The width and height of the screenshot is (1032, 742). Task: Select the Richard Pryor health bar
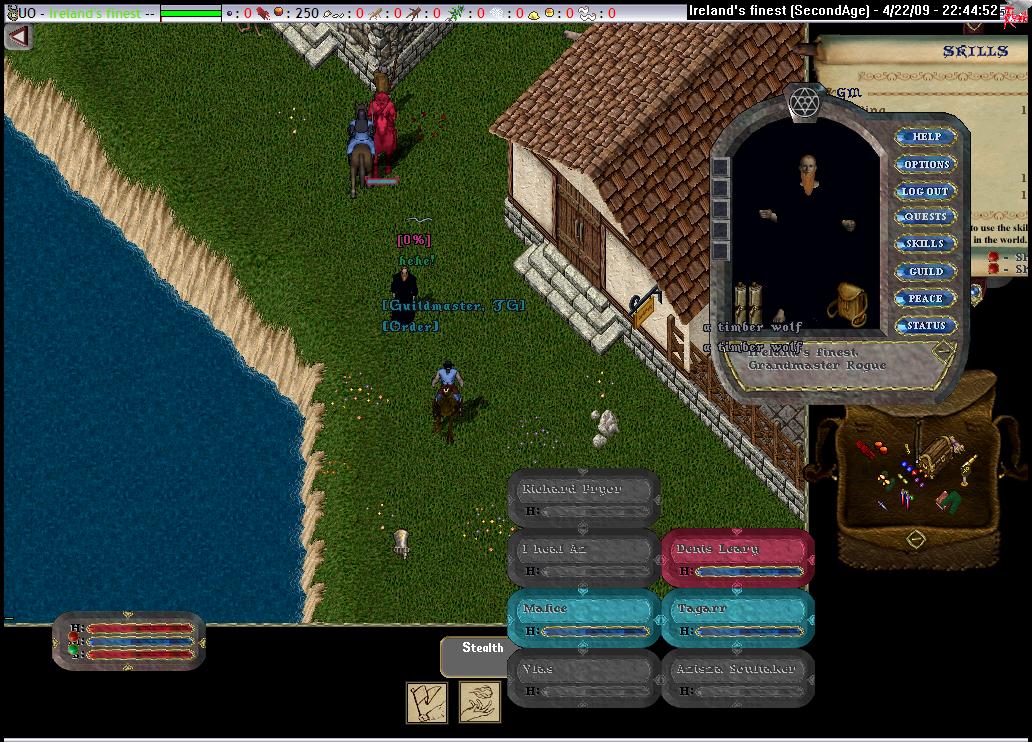pyautogui.click(x=583, y=497)
